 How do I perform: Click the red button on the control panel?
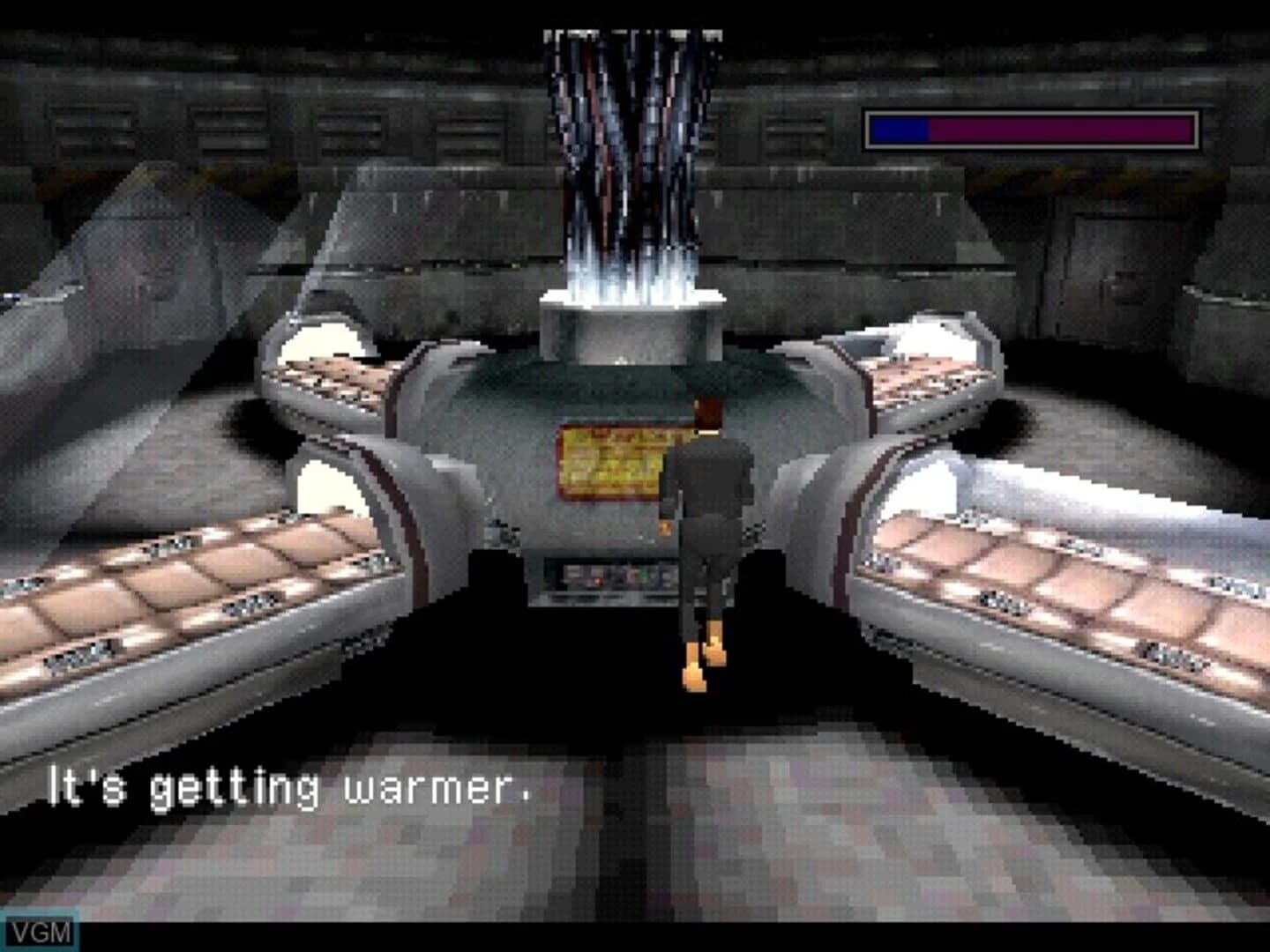[x=597, y=580]
